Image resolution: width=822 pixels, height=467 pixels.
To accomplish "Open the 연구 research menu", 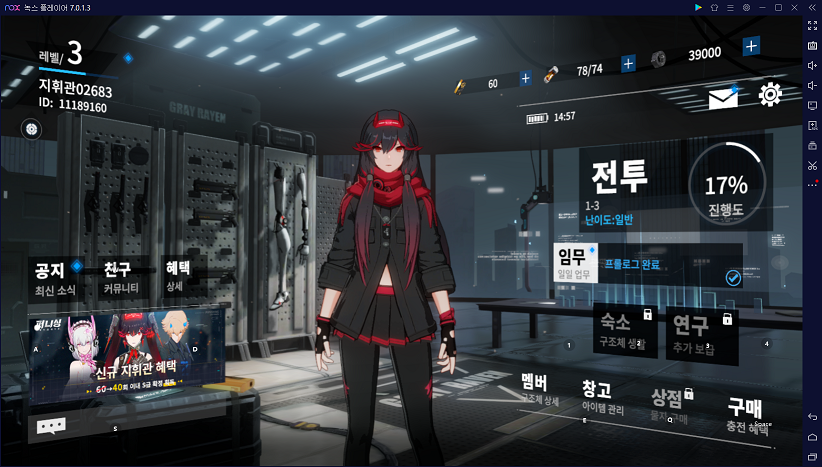I will tap(696, 332).
